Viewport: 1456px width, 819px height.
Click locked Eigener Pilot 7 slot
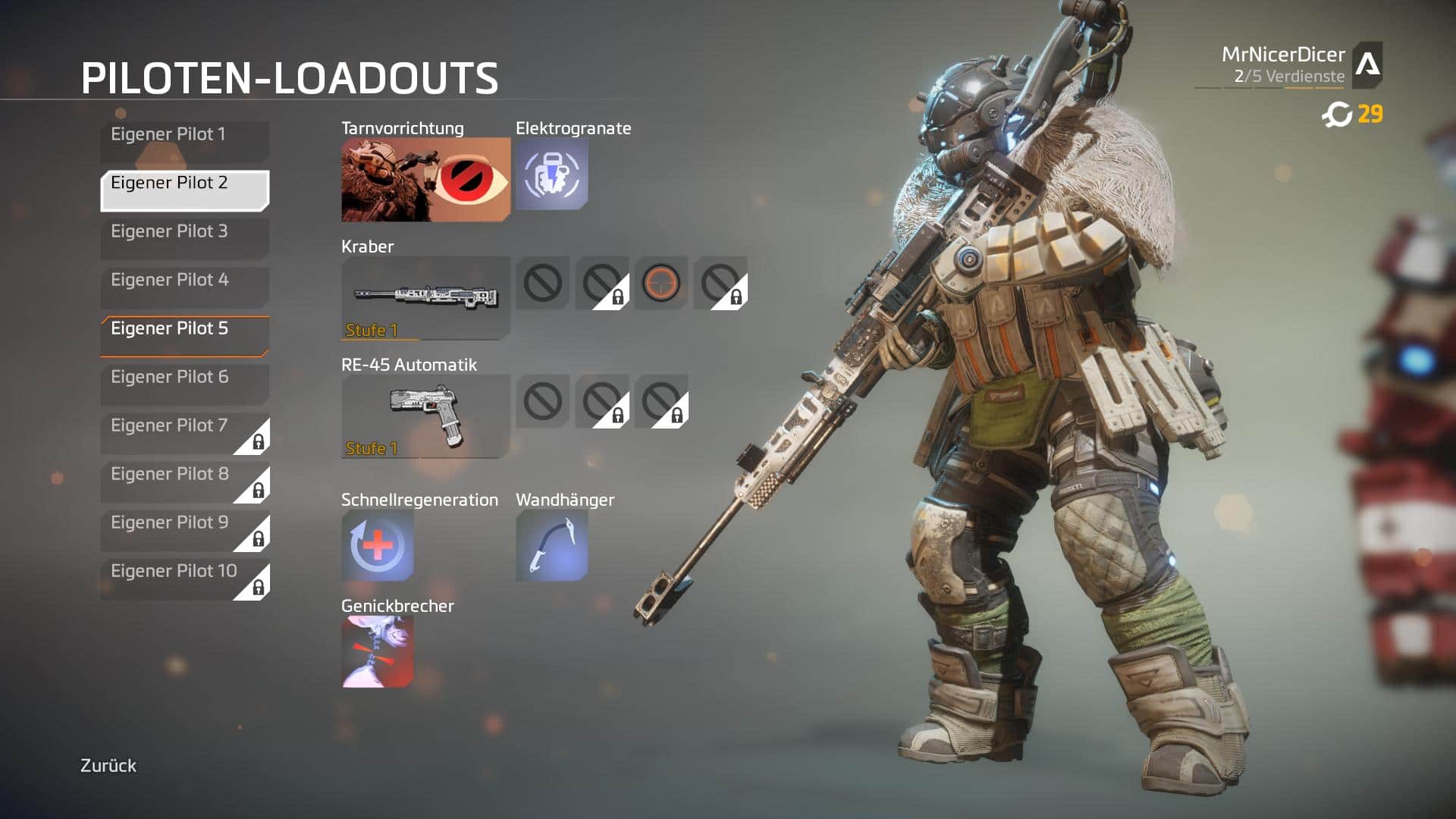click(184, 432)
